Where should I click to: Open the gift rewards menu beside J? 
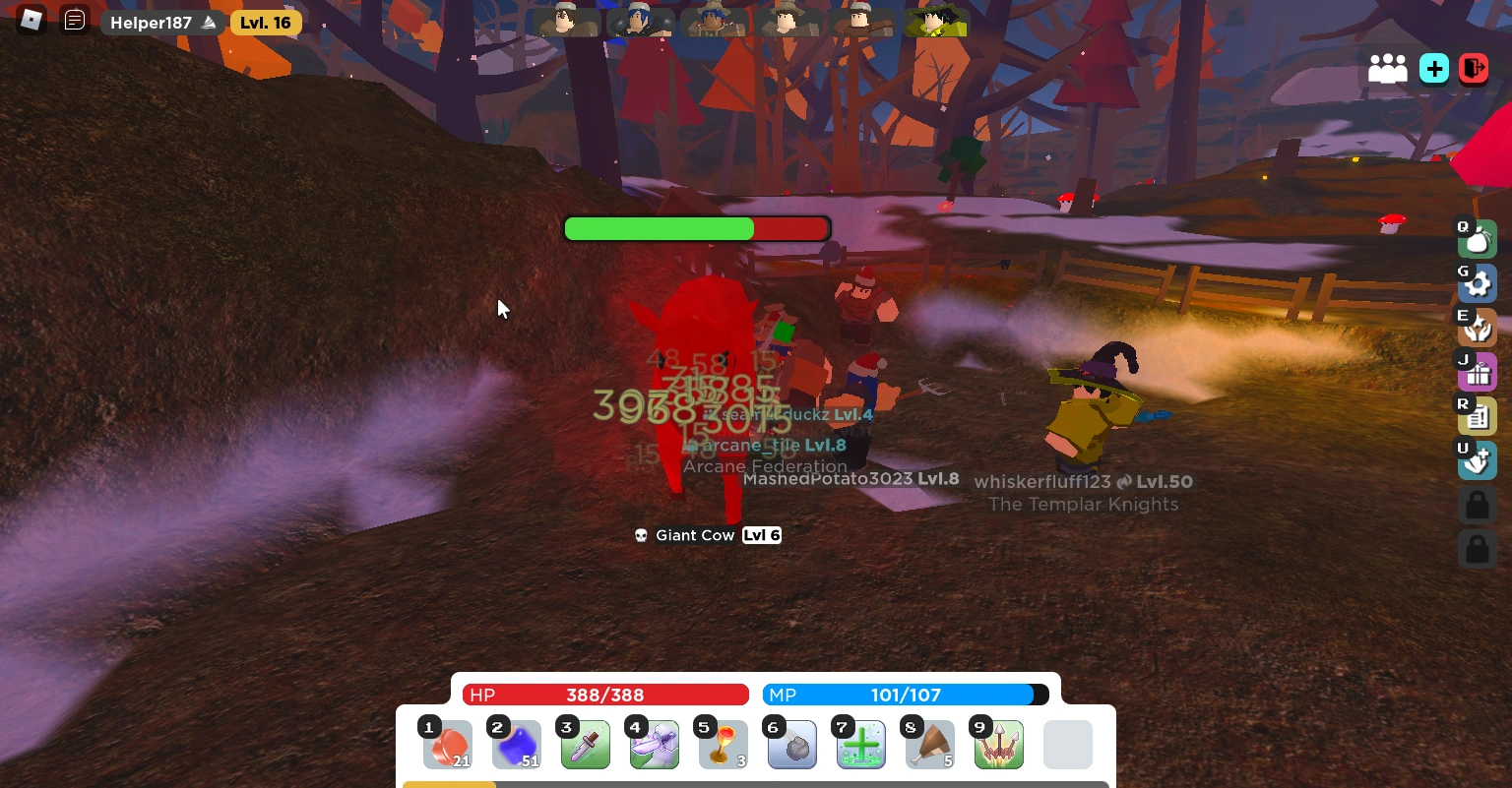1478,372
